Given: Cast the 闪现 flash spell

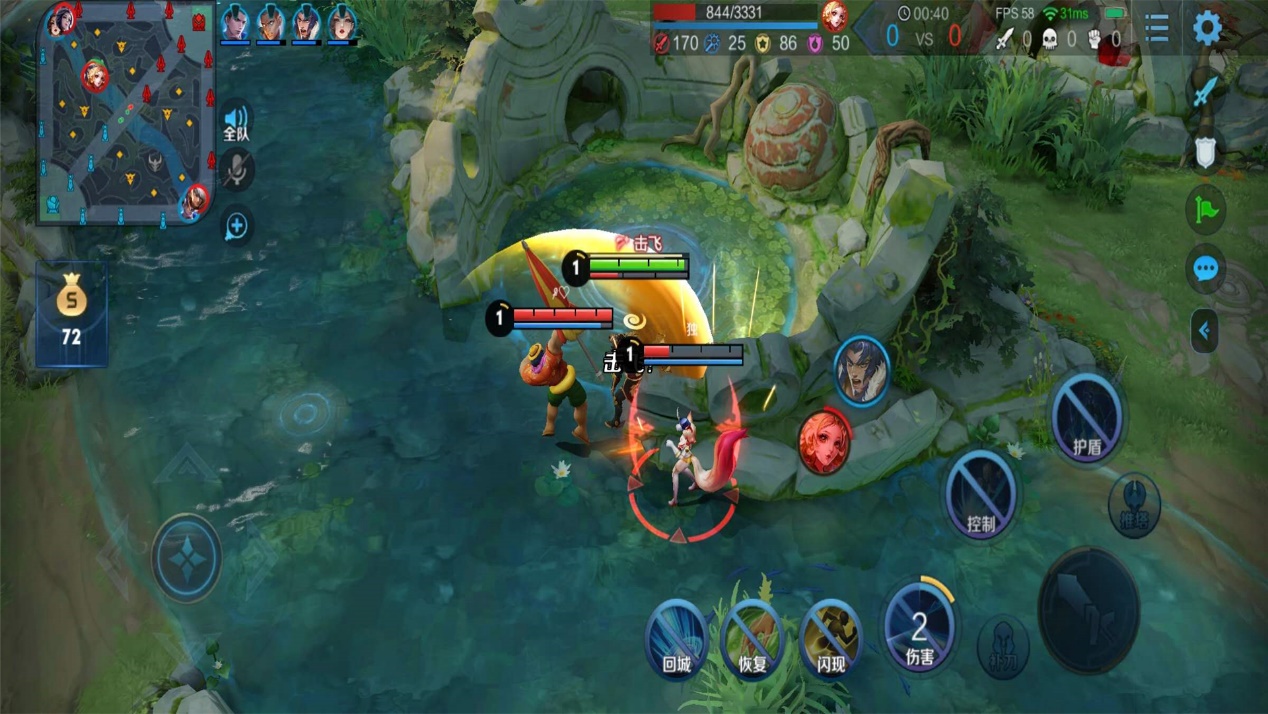Looking at the screenshot, I should click(830, 637).
